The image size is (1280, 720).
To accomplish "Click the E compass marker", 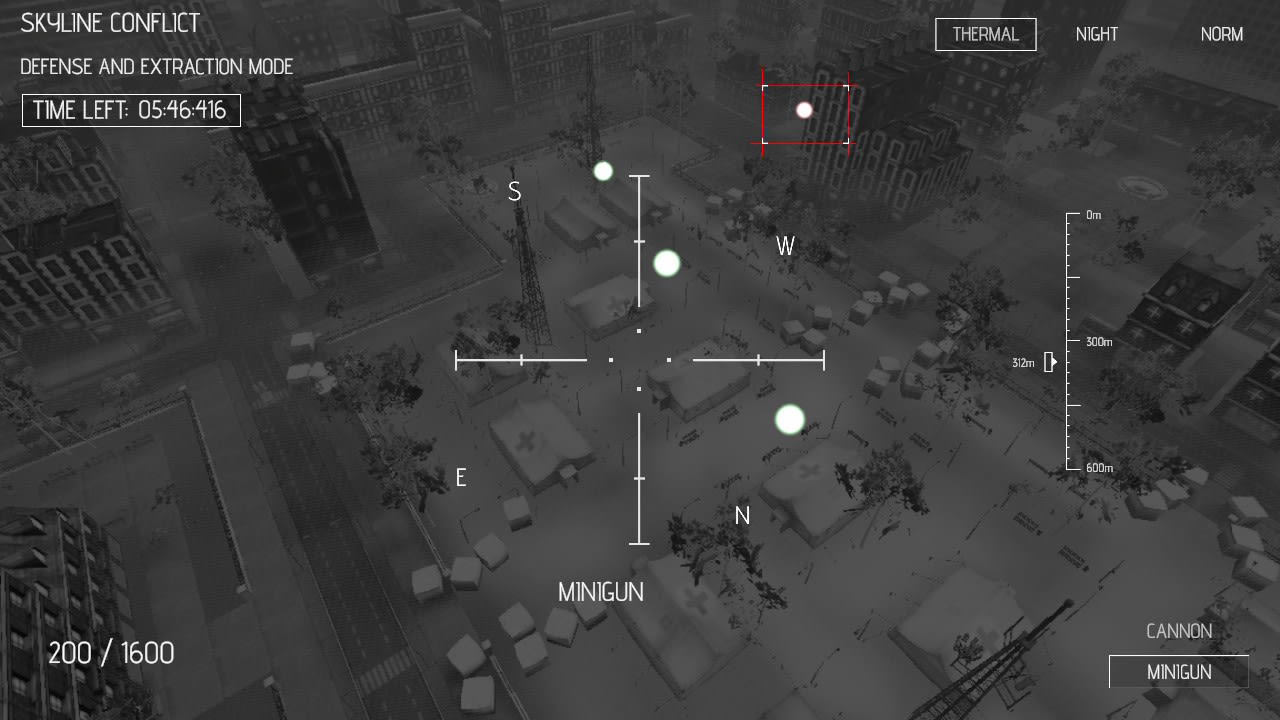I will pos(461,478).
